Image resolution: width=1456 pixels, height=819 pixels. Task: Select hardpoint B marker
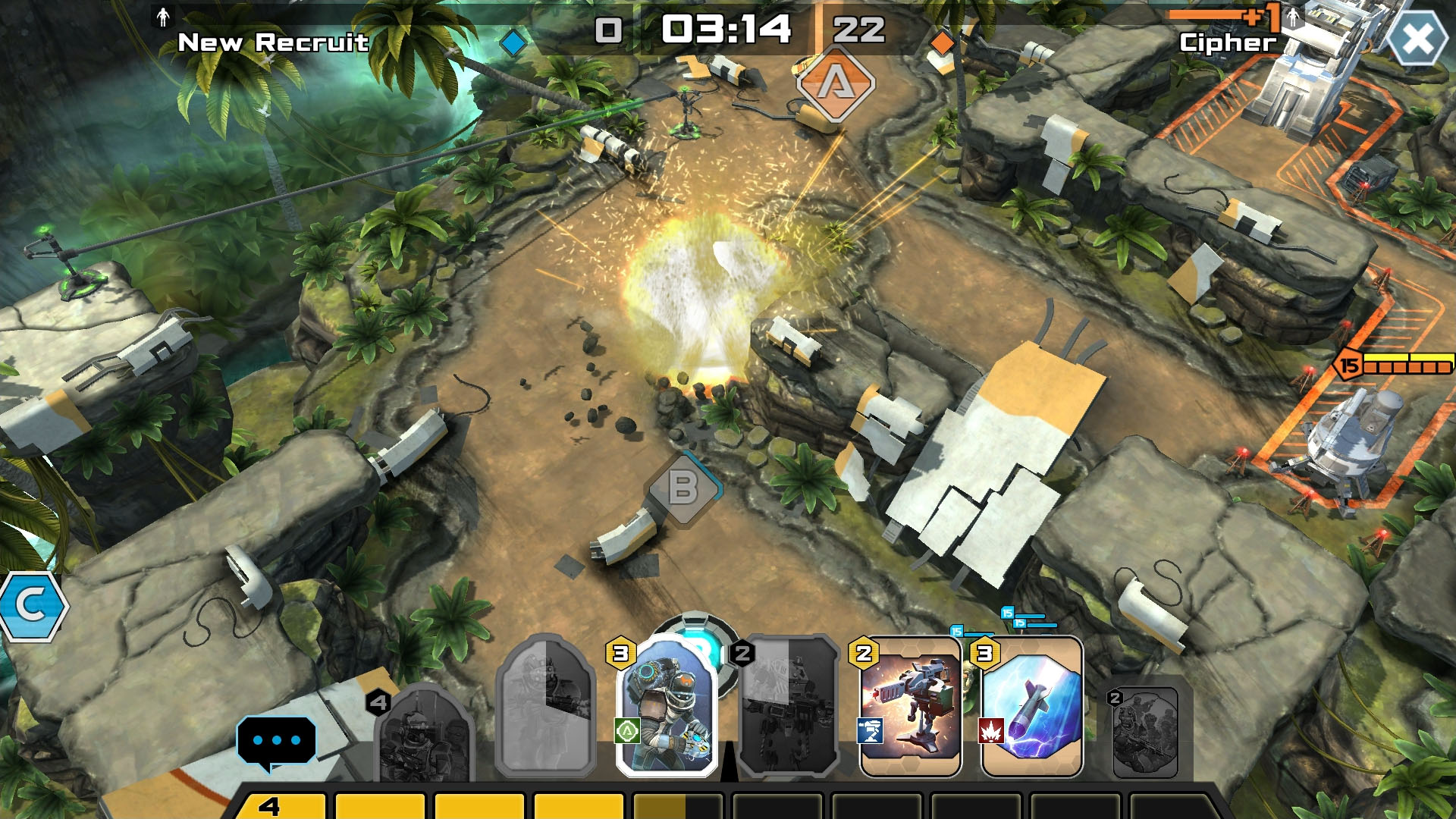tap(682, 489)
